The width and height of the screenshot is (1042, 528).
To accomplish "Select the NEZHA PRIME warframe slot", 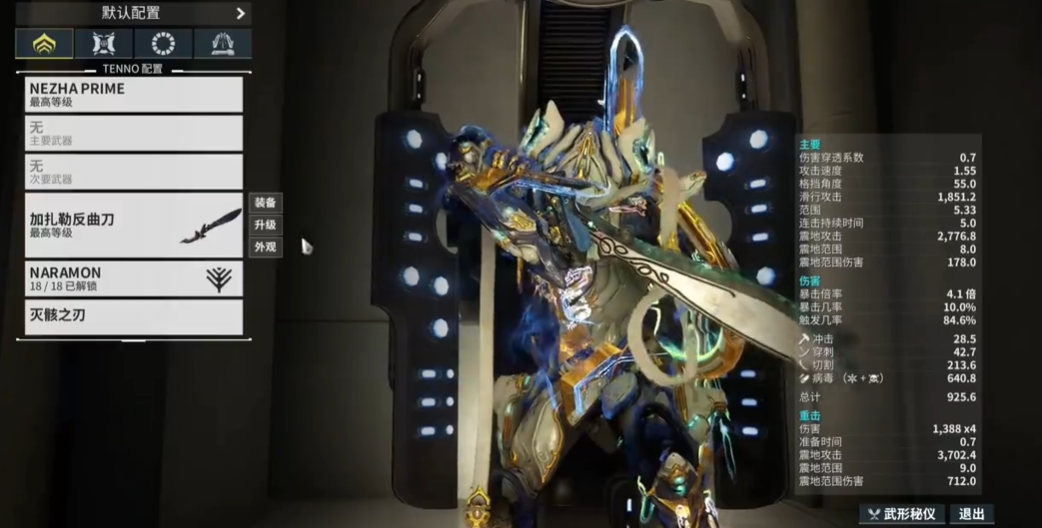I will coord(134,94).
